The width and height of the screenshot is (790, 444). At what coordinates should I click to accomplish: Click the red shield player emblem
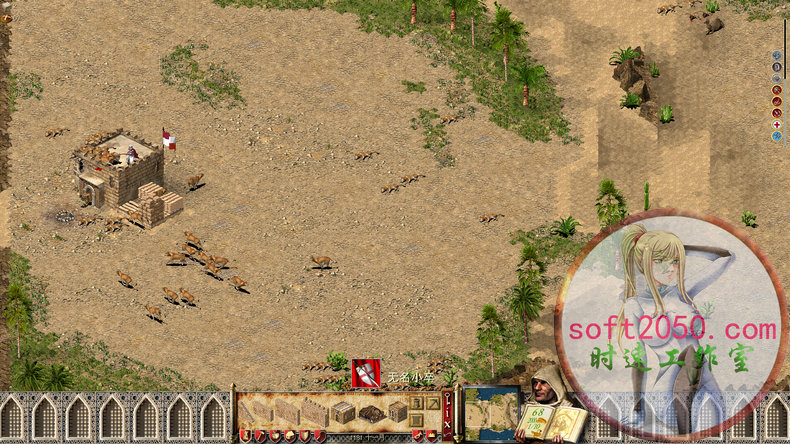click(365, 373)
